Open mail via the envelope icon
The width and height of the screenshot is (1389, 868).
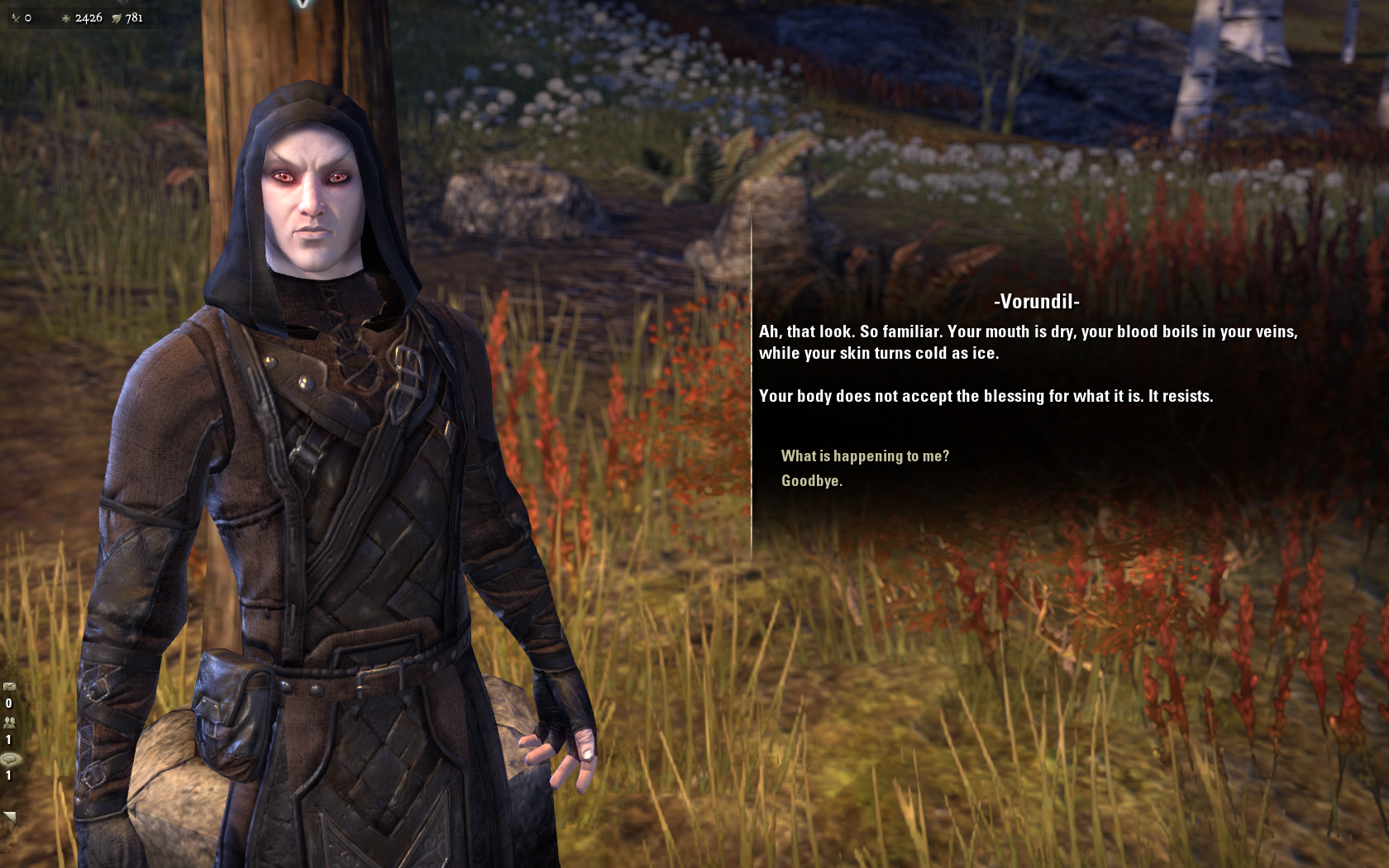[9, 686]
